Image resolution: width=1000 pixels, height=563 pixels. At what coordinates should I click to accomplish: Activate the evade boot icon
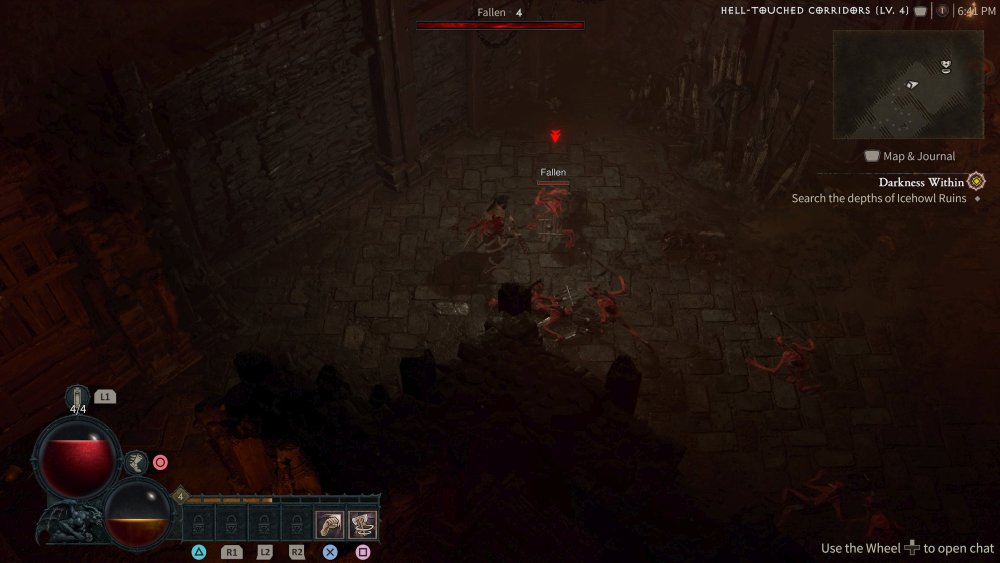[x=137, y=461]
